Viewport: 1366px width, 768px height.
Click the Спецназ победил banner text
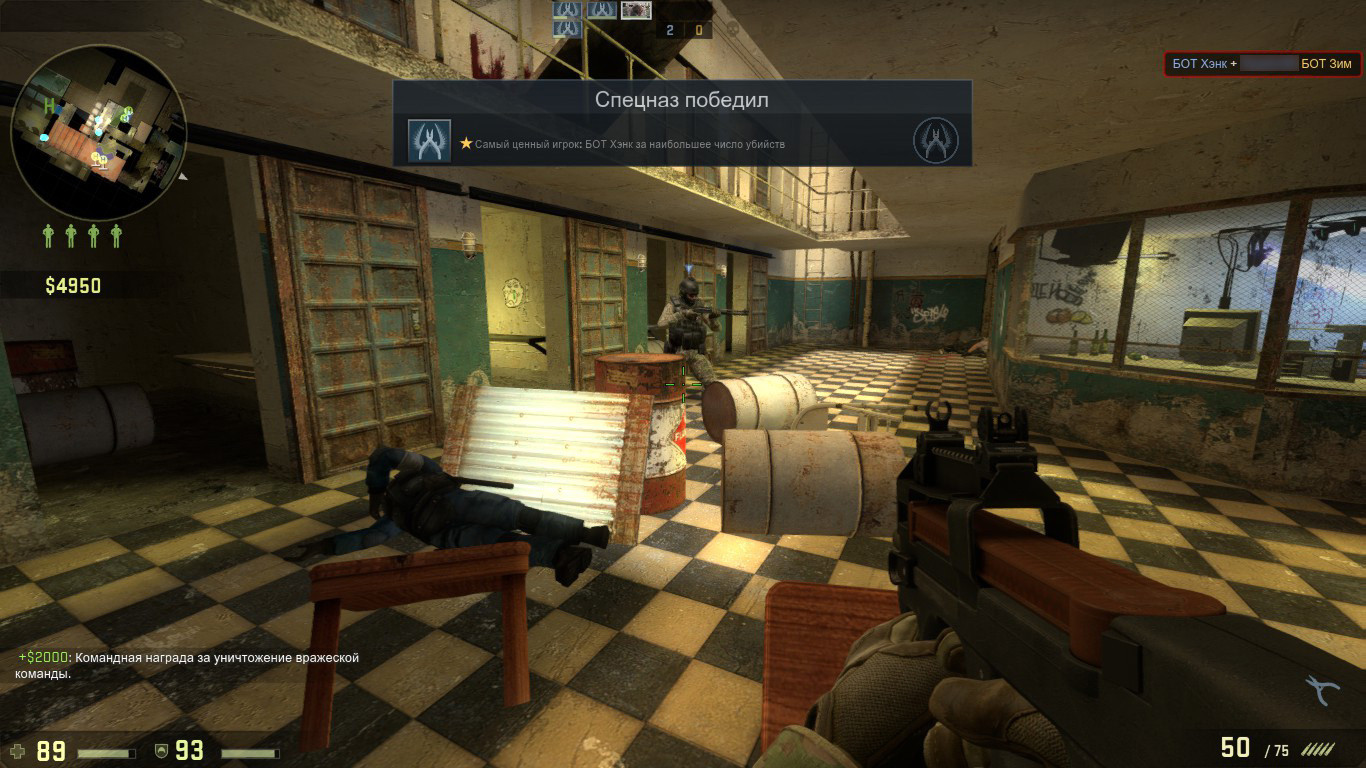681,99
